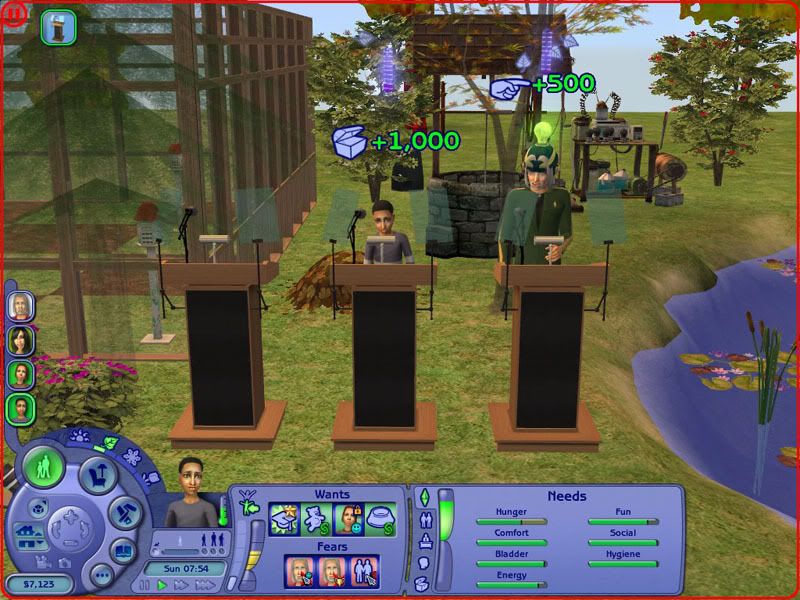Open the Relationships panel tab
The height and width of the screenshot is (600, 800).
(x=424, y=519)
